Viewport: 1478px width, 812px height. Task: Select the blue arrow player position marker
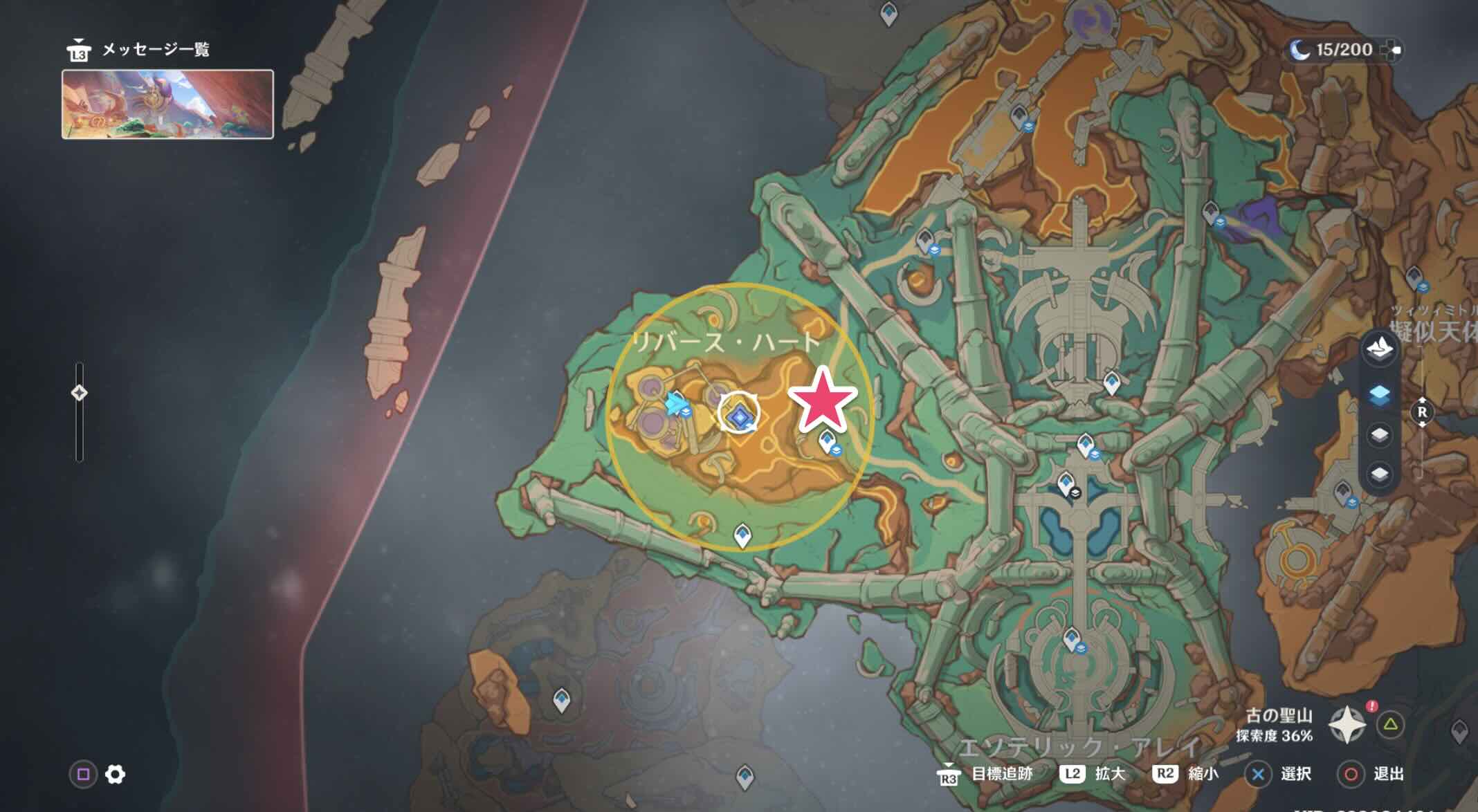pos(674,405)
